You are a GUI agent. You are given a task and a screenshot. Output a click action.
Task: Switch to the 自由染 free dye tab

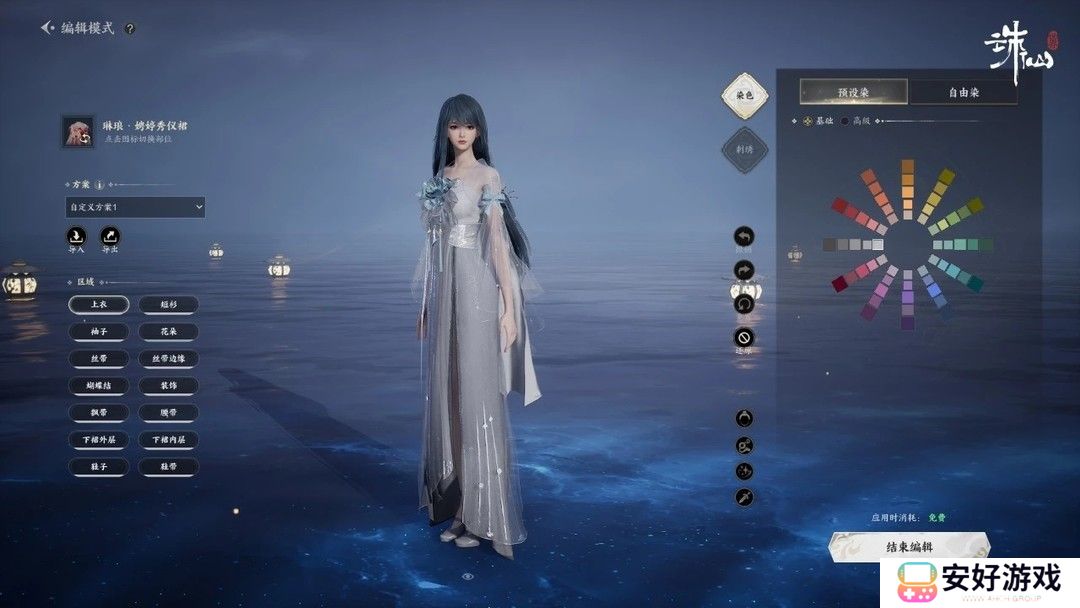[x=963, y=92]
